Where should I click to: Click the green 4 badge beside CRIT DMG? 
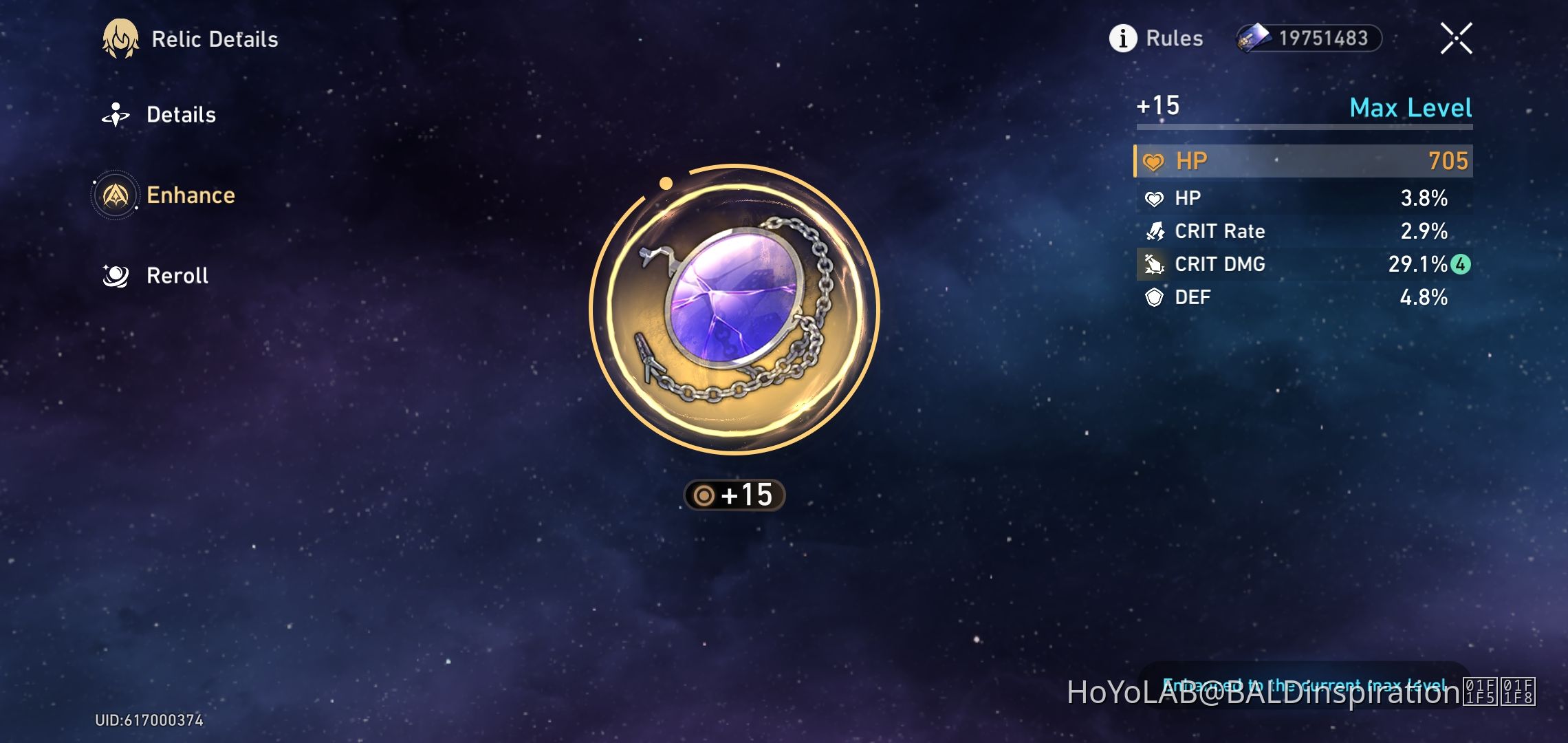click(1461, 263)
